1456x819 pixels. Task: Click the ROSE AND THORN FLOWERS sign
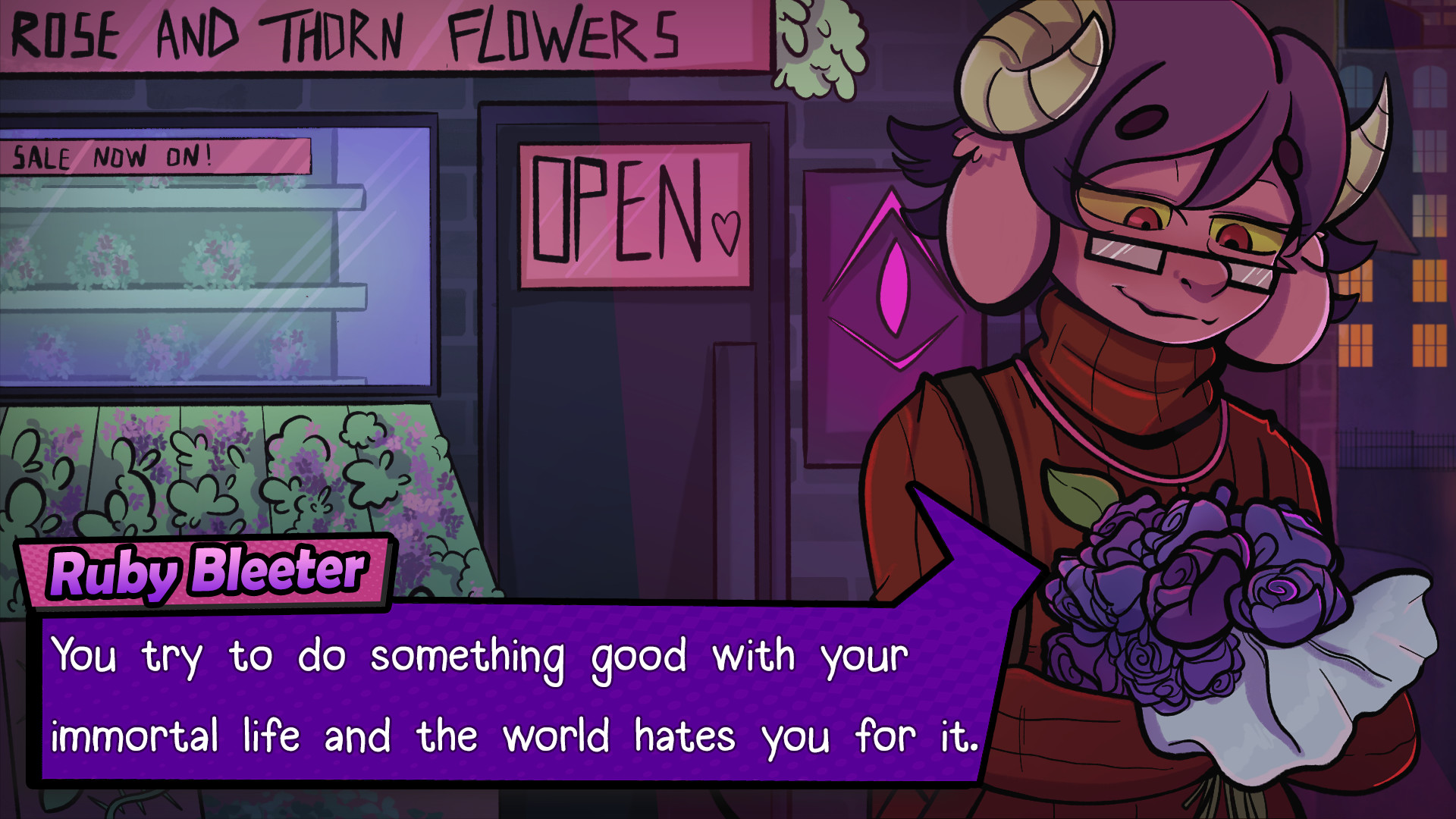click(x=341, y=34)
